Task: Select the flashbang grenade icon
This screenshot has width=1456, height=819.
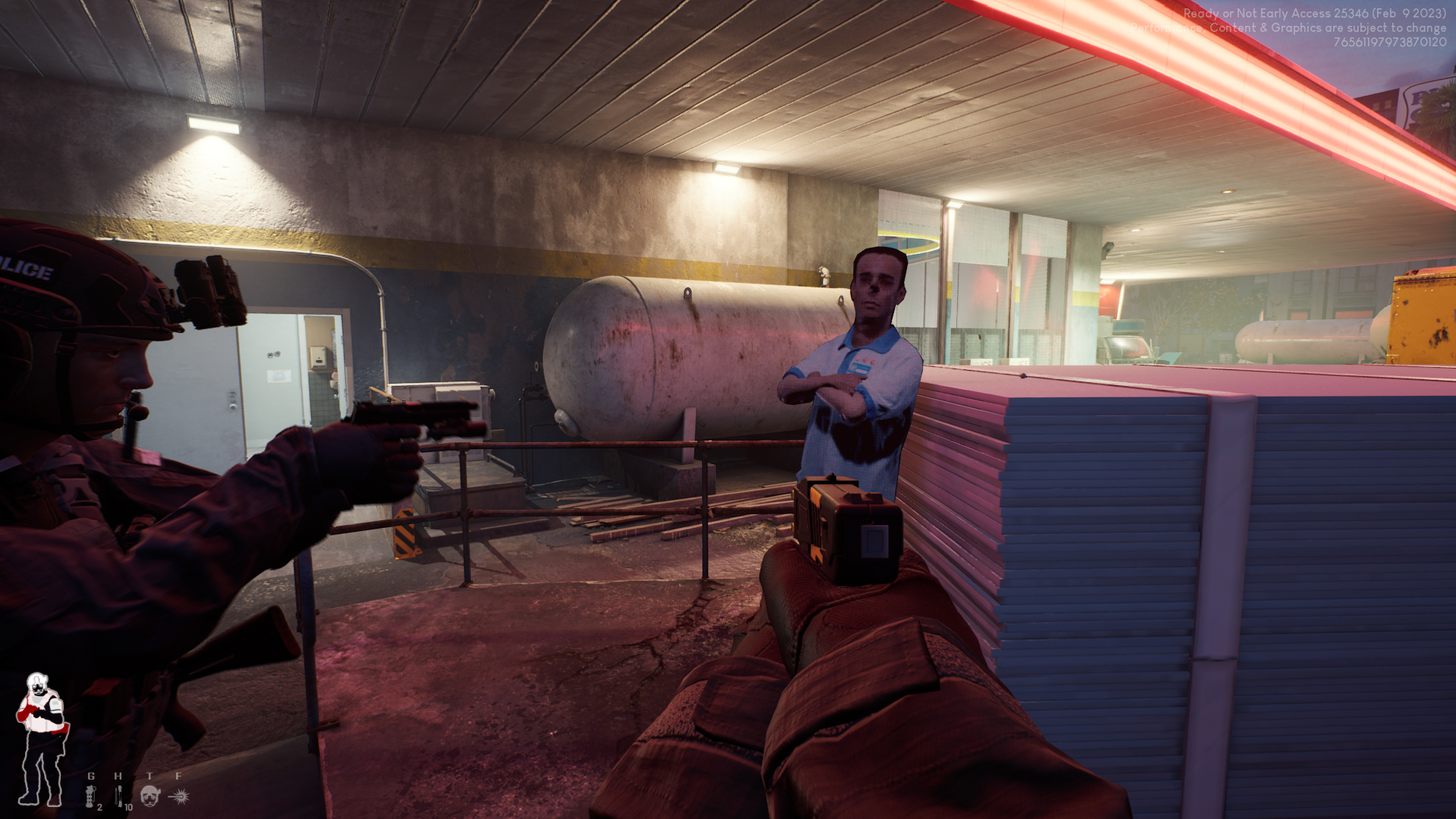Action: point(91,796)
